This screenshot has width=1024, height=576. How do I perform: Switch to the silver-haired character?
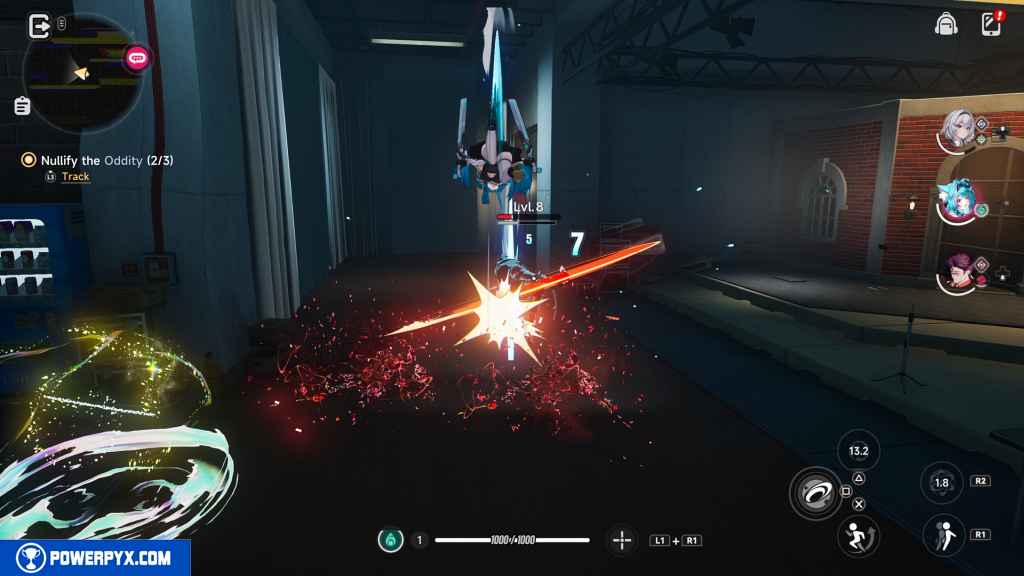coord(958,130)
